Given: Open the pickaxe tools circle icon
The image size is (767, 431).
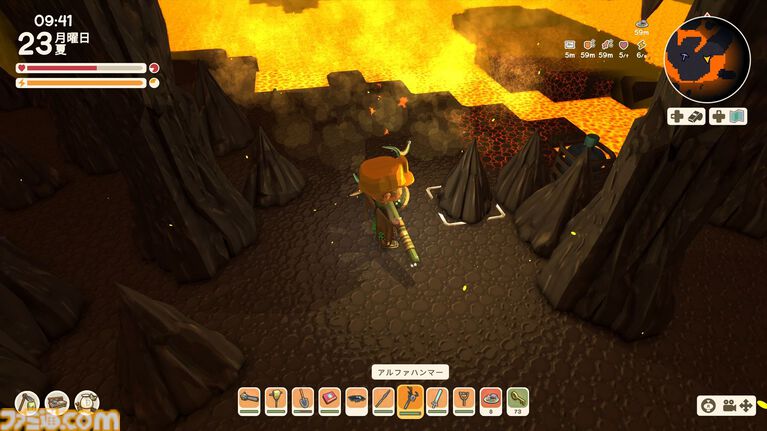Looking at the screenshot, I should 27,403.
